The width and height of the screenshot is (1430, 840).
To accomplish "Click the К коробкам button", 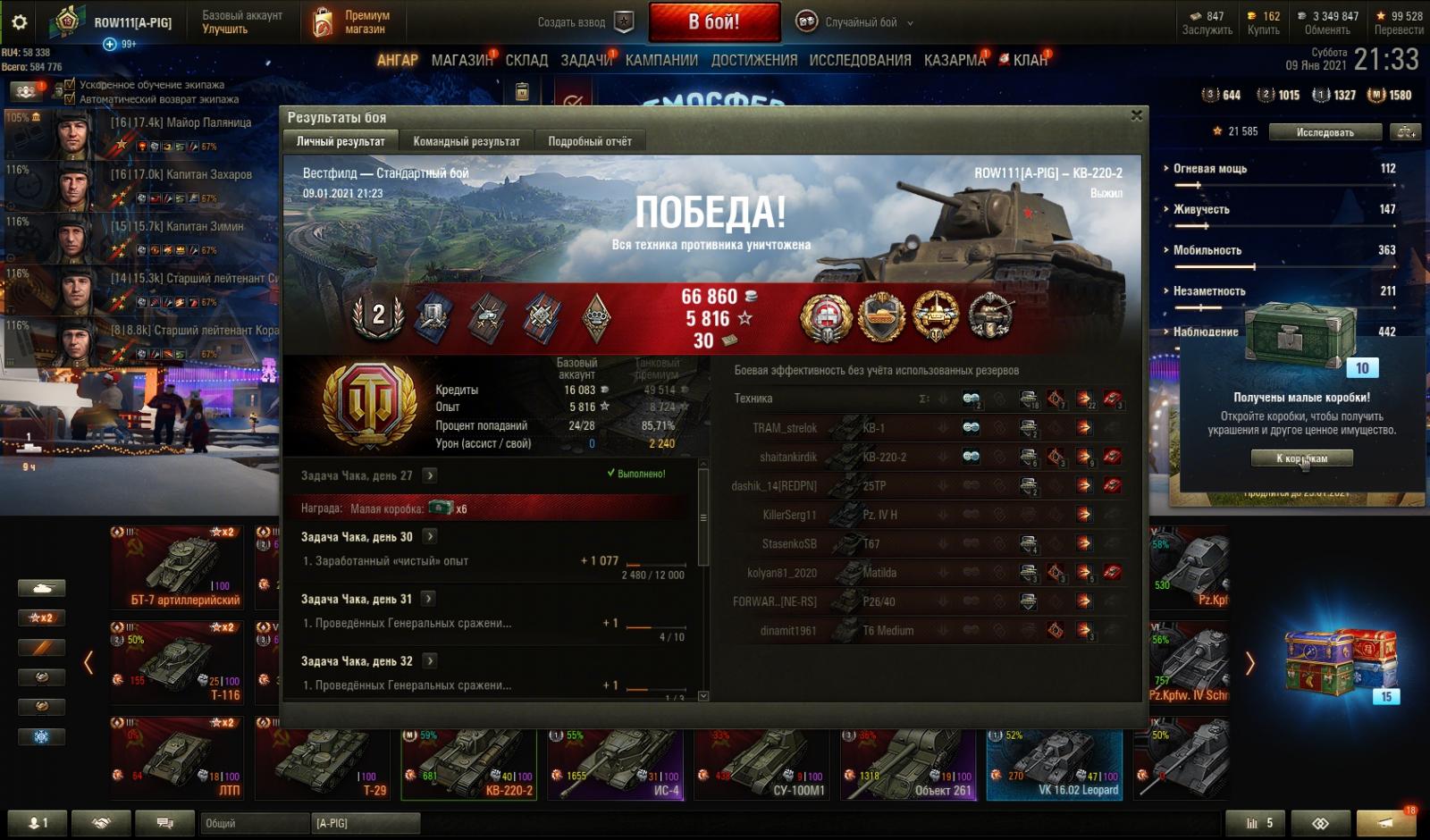I will (x=1301, y=458).
